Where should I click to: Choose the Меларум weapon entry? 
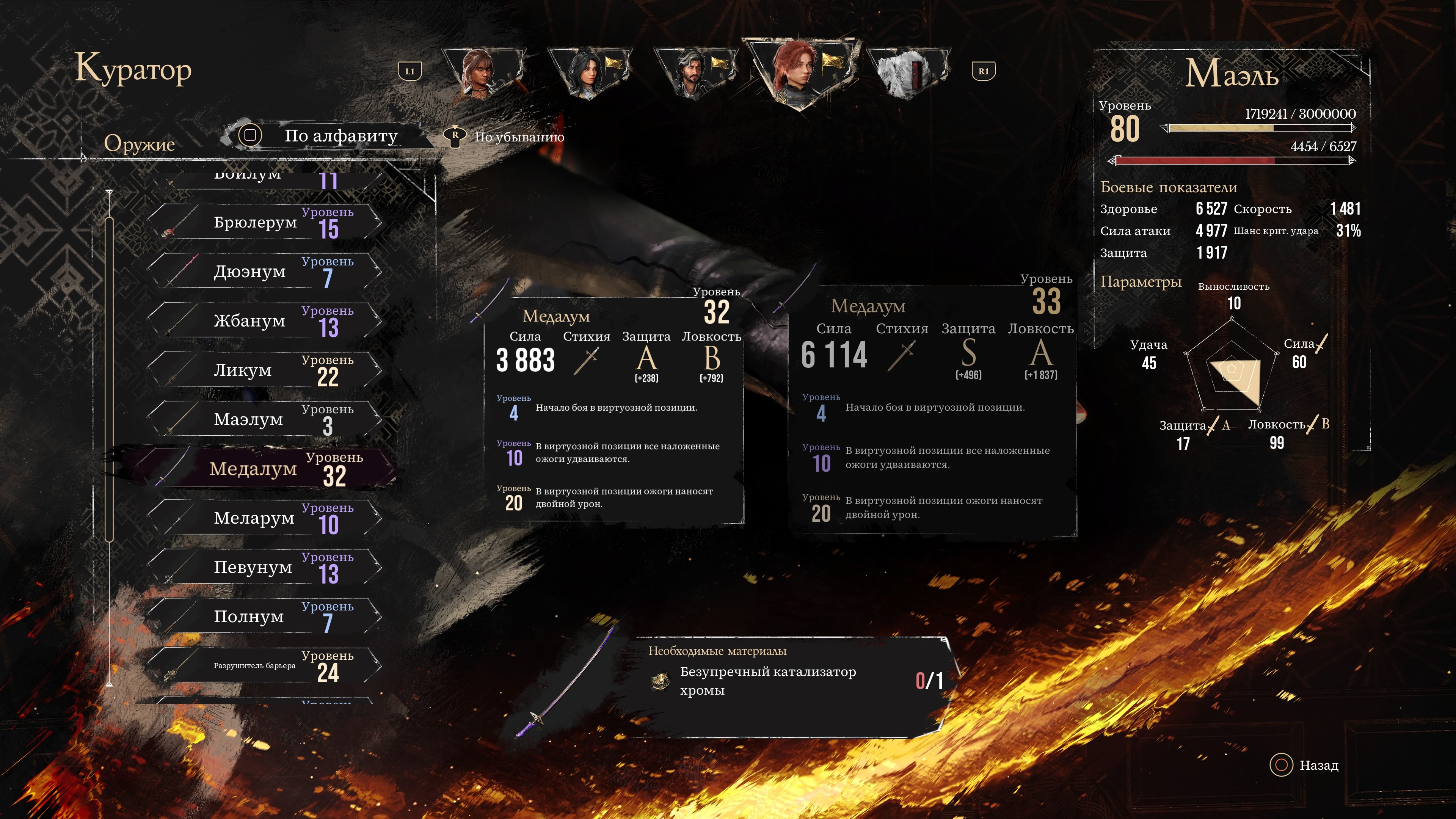click(266, 518)
